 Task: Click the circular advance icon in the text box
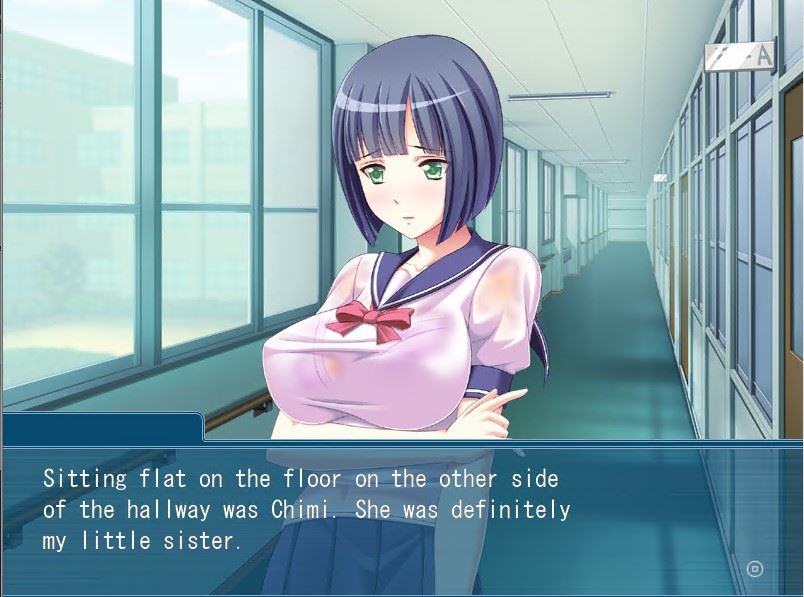coord(755,569)
